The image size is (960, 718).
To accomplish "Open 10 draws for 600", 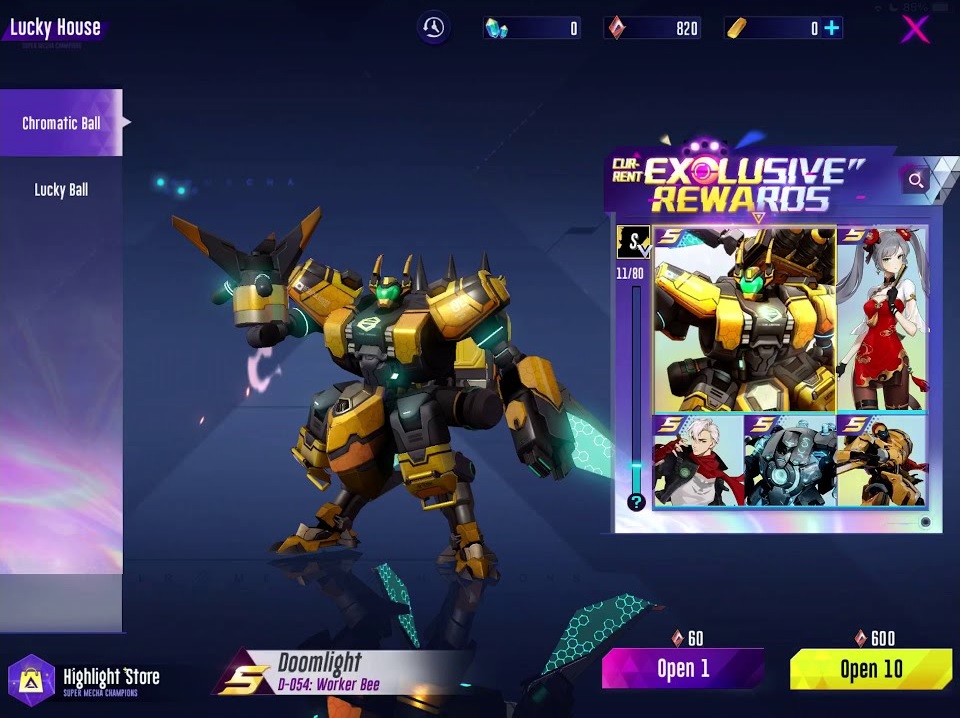I will click(871, 669).
